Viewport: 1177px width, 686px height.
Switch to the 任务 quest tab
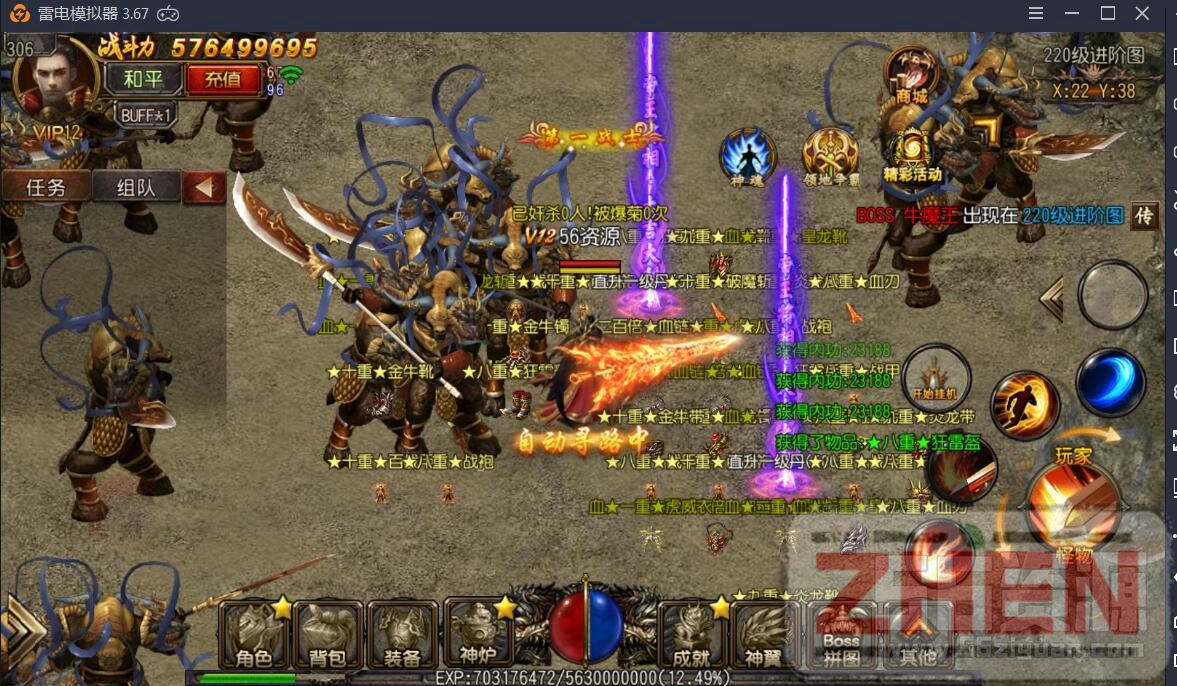coord(46,187)
